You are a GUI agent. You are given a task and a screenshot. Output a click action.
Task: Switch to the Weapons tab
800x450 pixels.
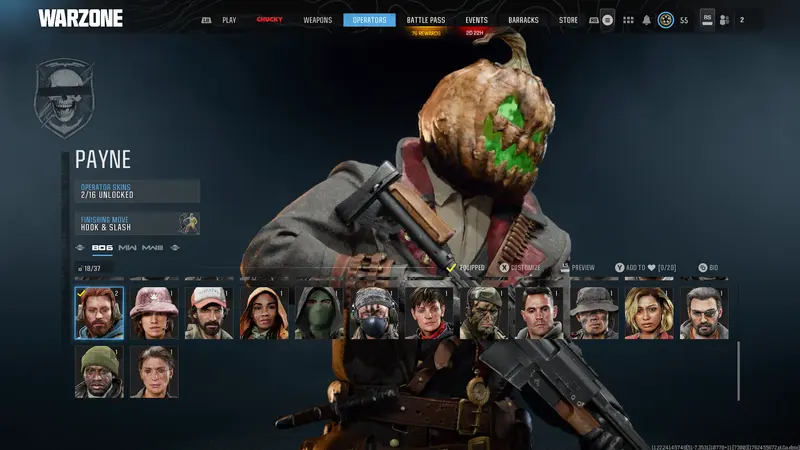tap(317, 20)
